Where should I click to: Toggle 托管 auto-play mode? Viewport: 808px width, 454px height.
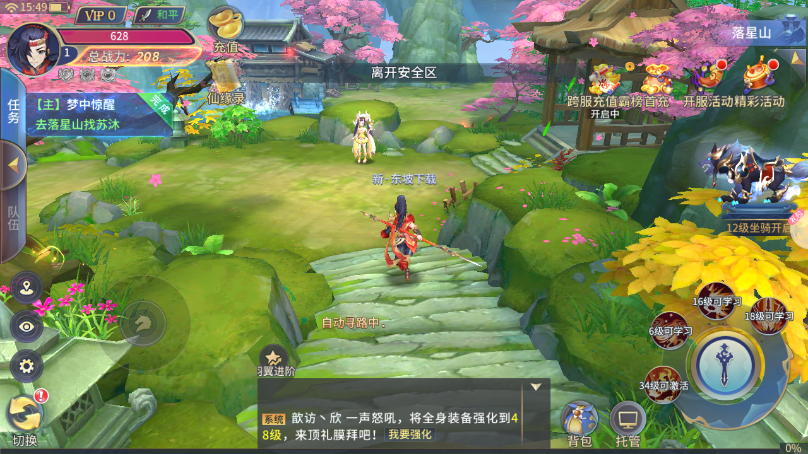tap(628, 424)
